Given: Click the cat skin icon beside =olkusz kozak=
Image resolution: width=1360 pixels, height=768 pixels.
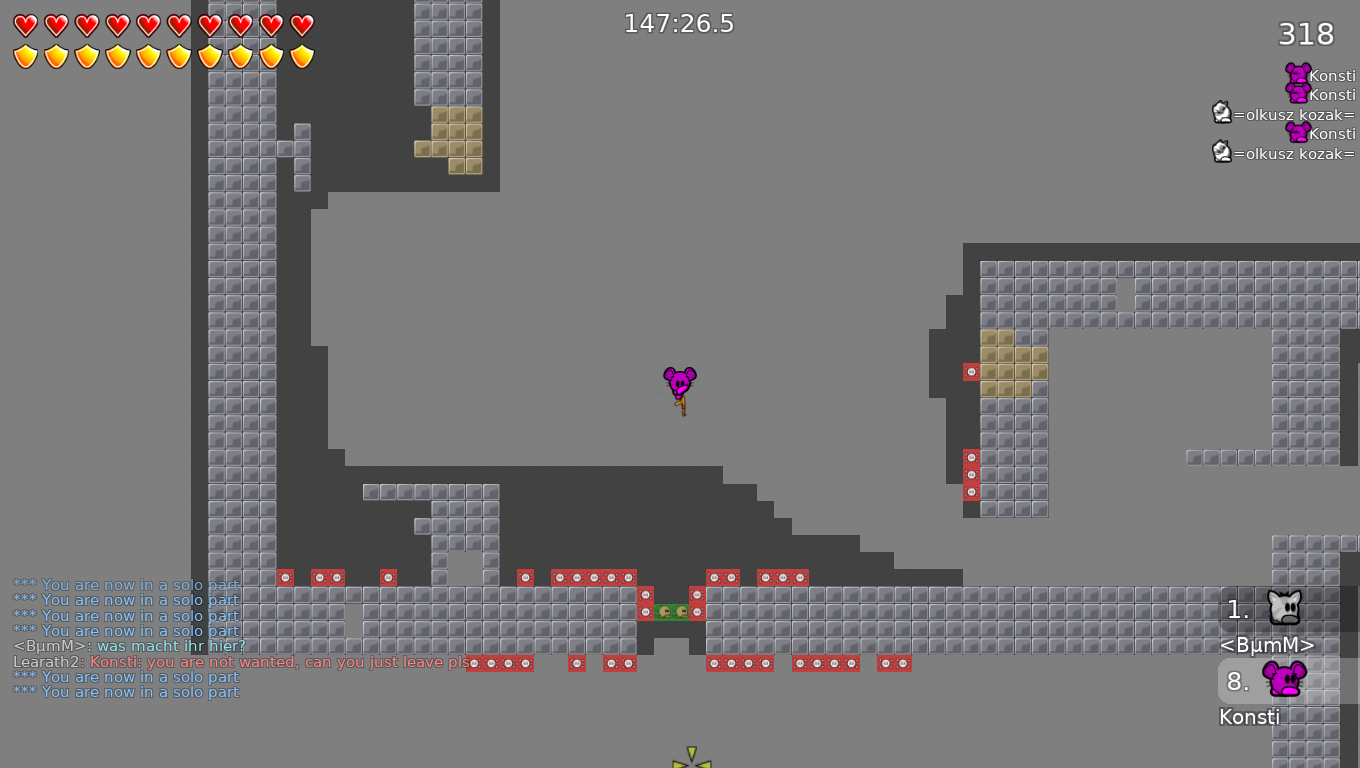Looking at the screenshot, I should click(x=1222, y=113).
